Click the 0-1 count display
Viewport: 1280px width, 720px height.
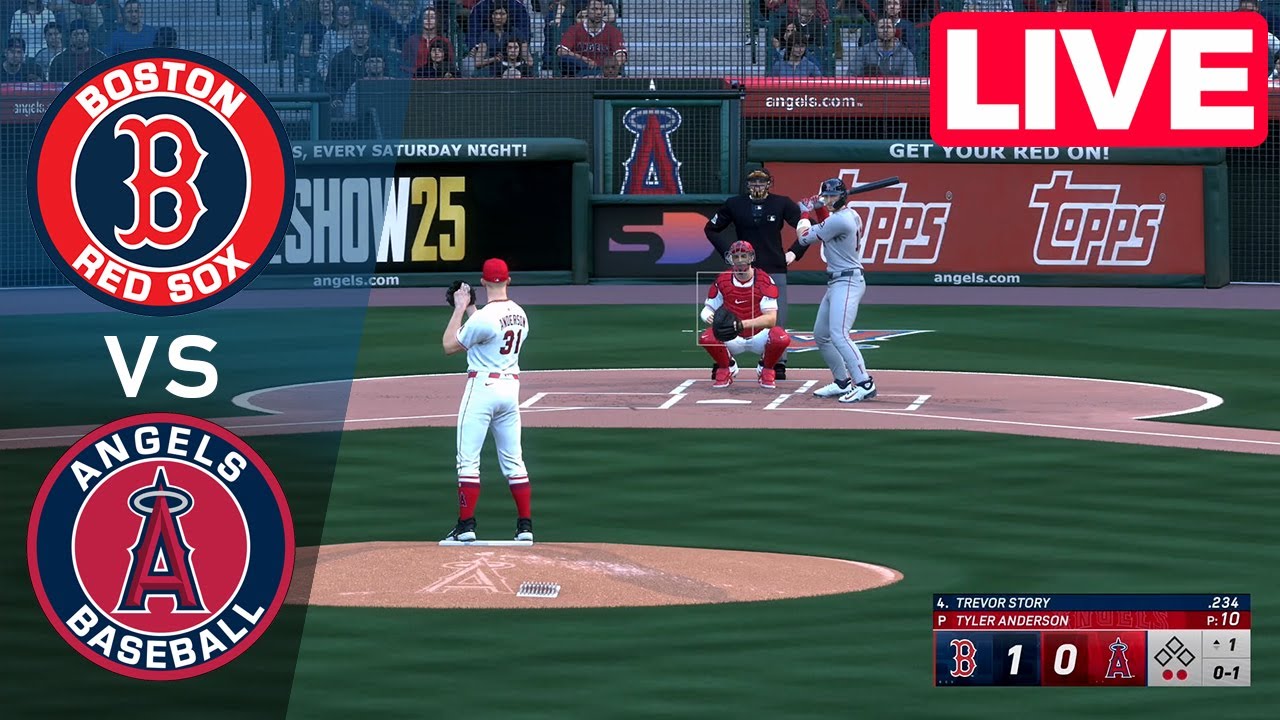(x=1226, y=673)
